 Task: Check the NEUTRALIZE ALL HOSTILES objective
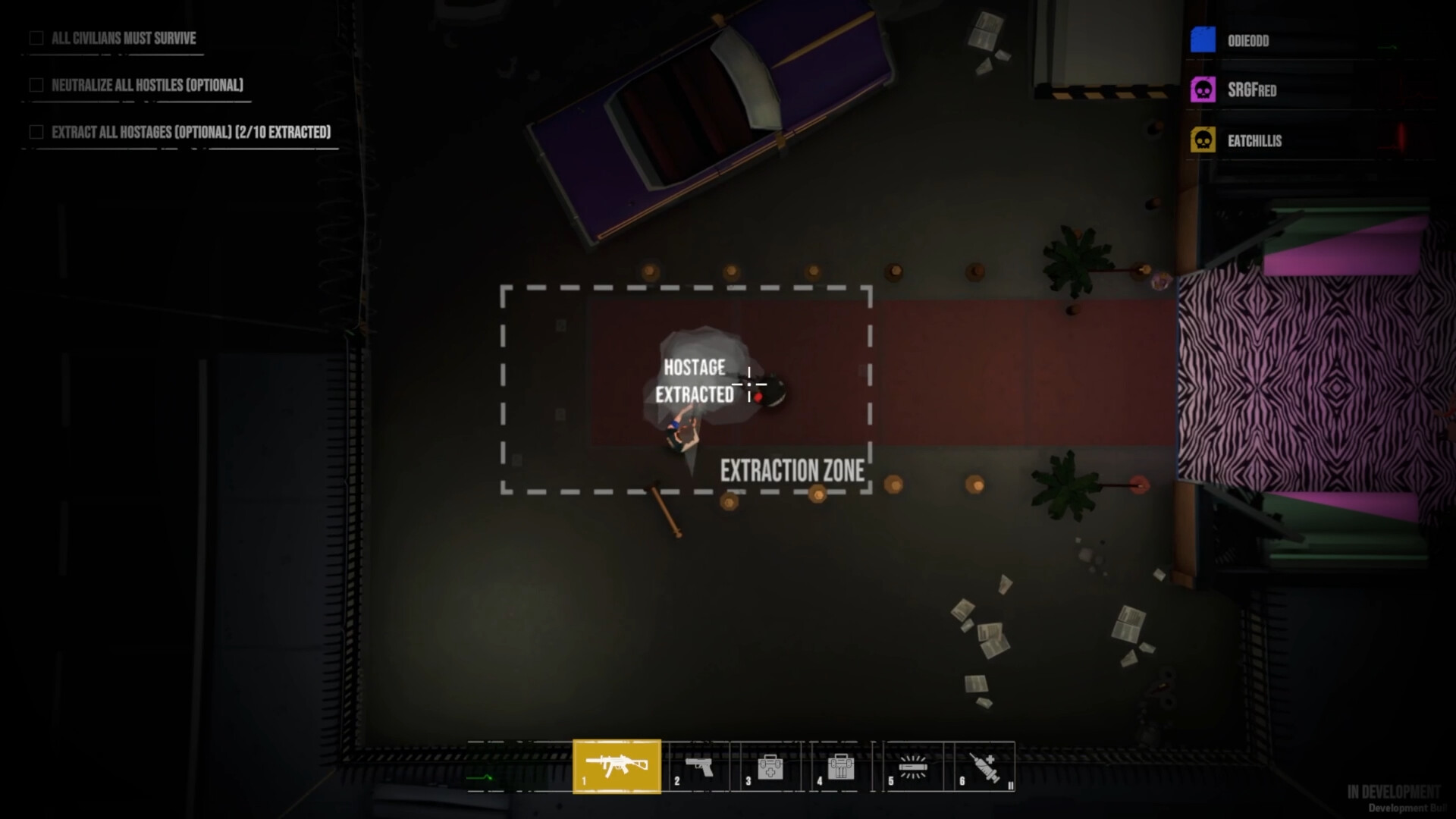click(36, 85)
